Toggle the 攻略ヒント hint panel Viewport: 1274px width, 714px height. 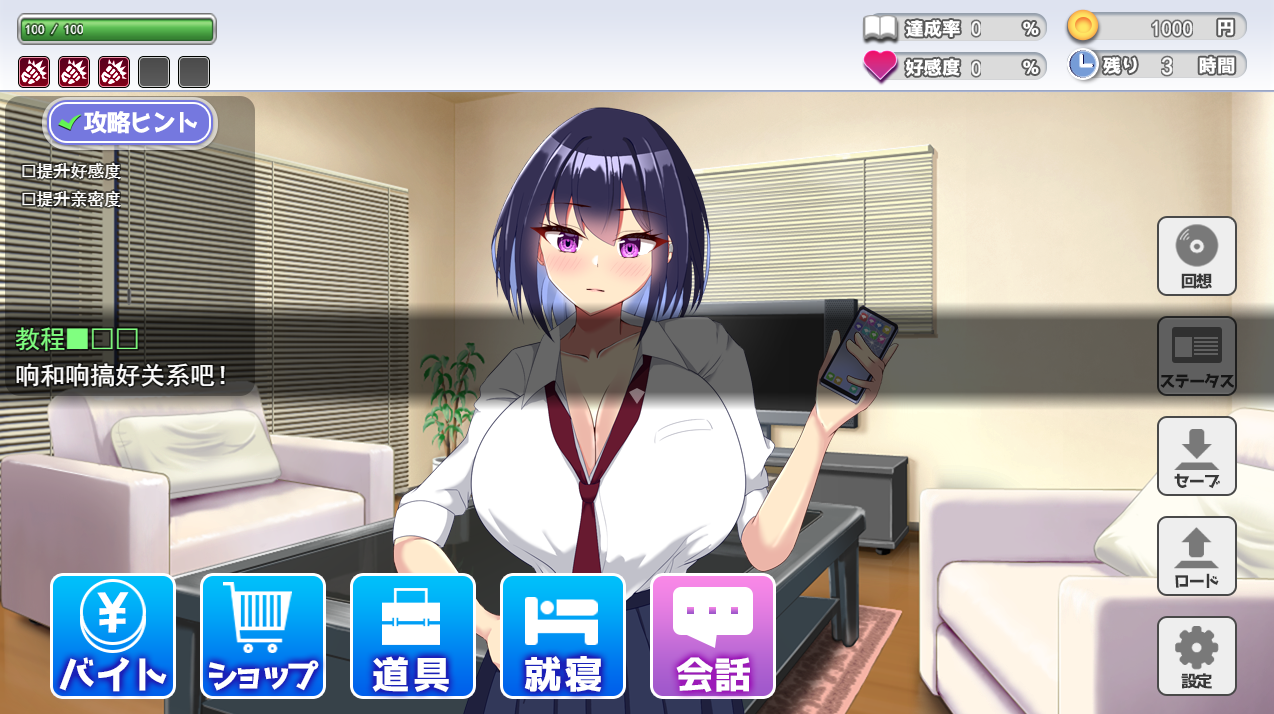pos(130,123)
